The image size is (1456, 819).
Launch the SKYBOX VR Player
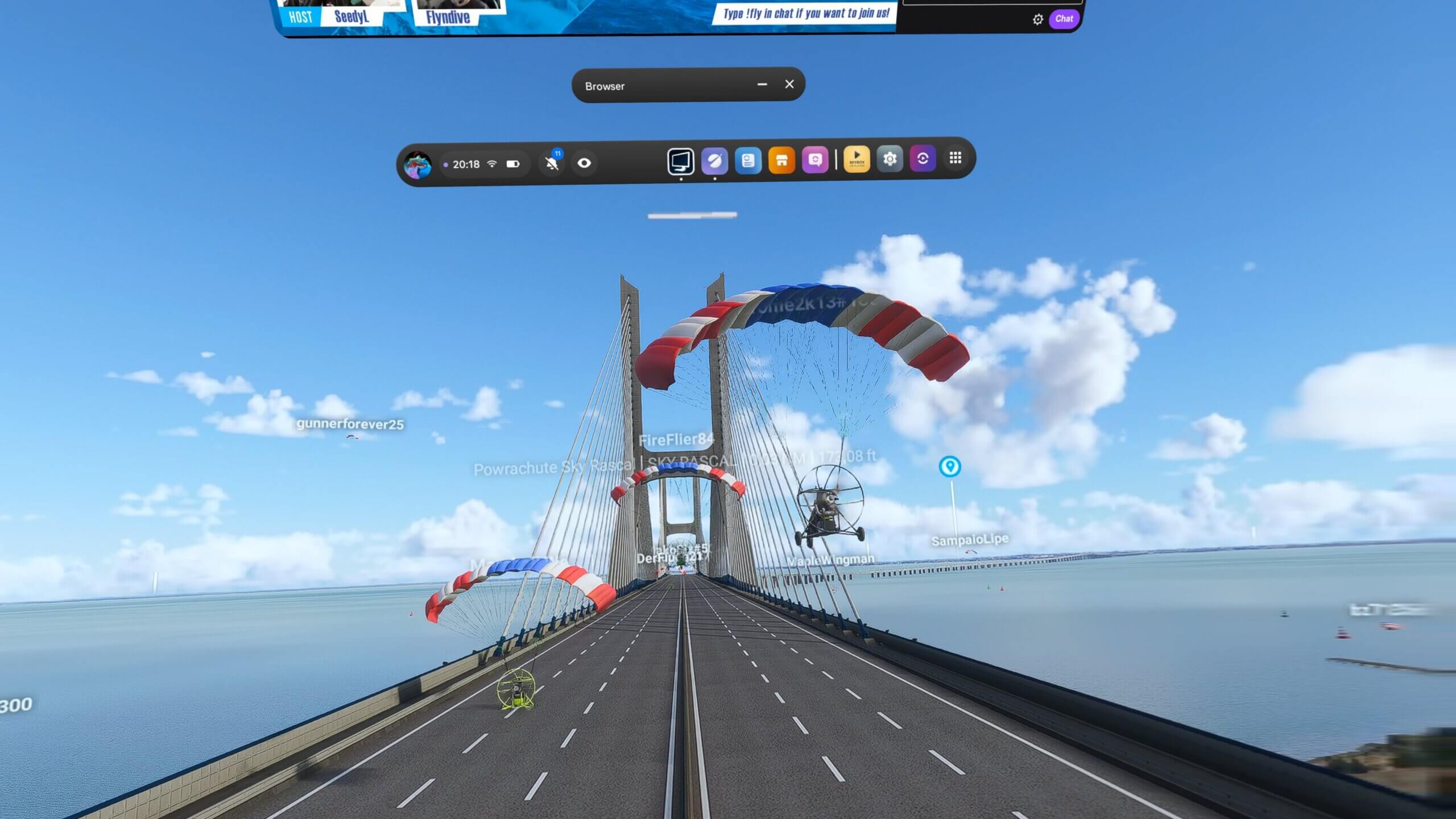pos(857,160)
